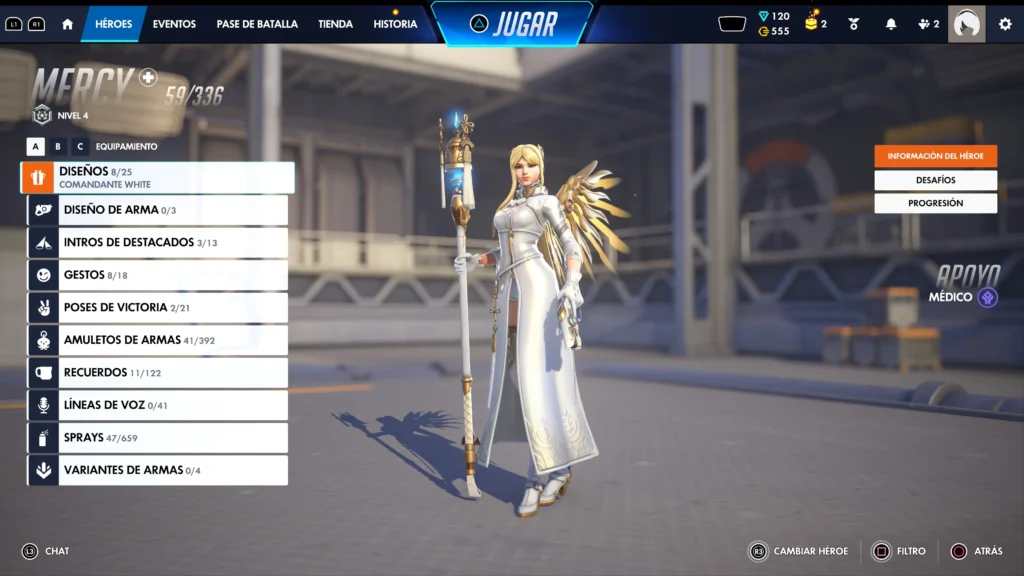Open the Pase de Batalla tab
Screen dimensions: 1024x576
click(257, 24)
